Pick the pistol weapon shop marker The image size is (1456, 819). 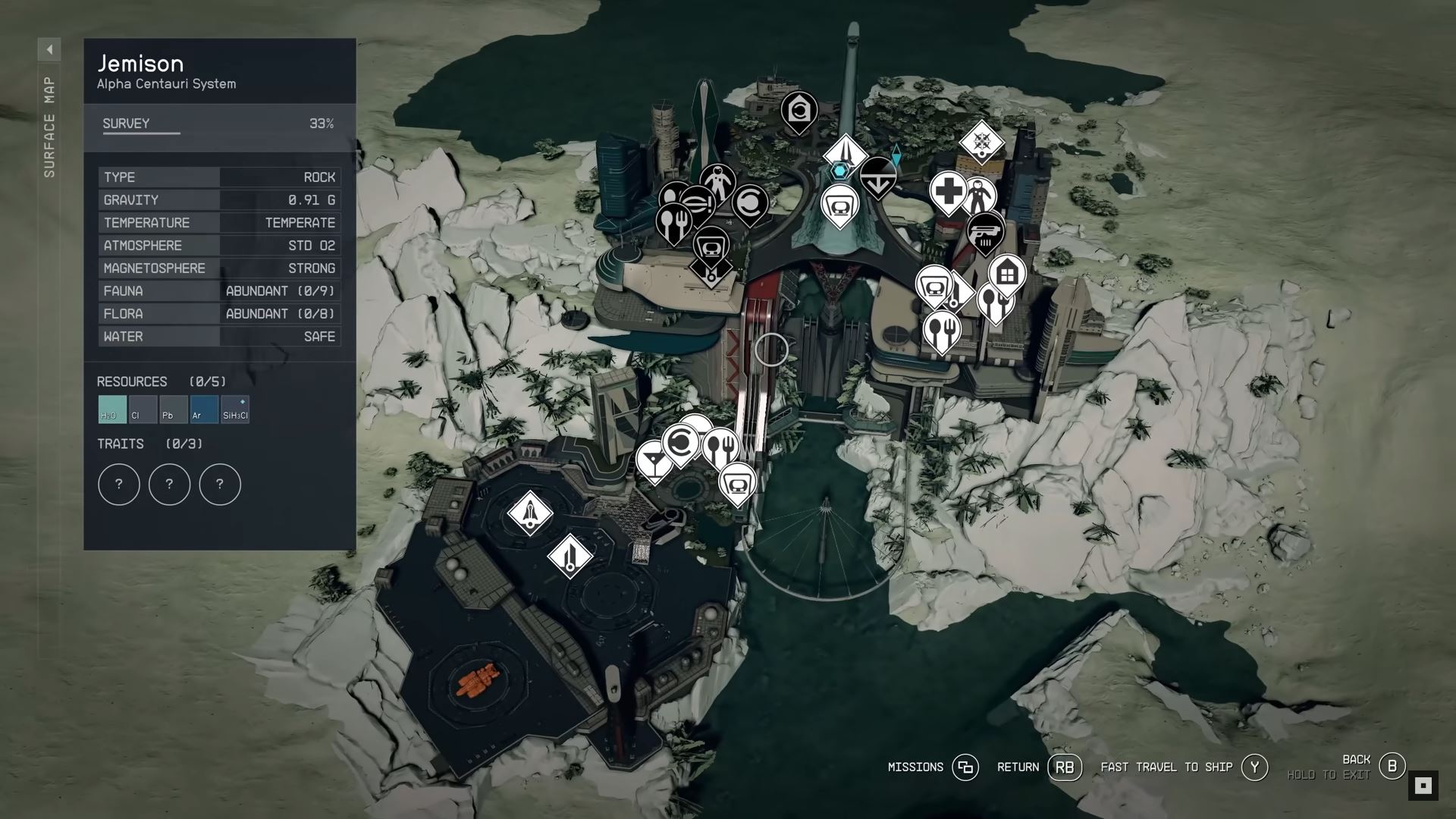[x=985, y=231]
